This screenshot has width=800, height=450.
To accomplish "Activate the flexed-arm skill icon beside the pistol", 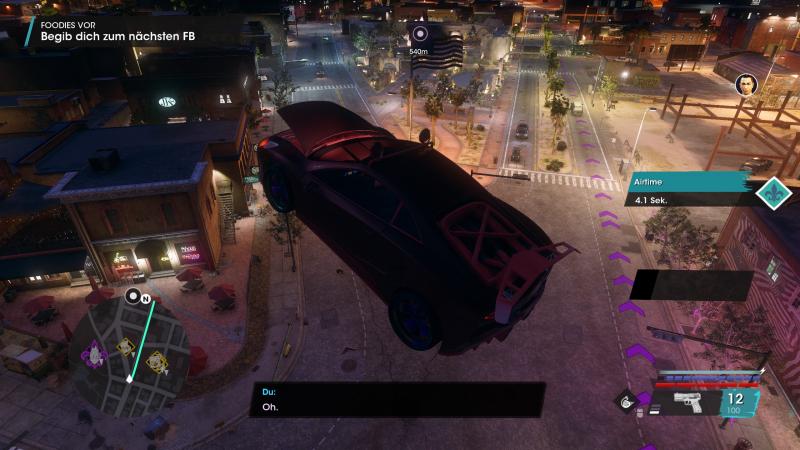I will 629,402.
